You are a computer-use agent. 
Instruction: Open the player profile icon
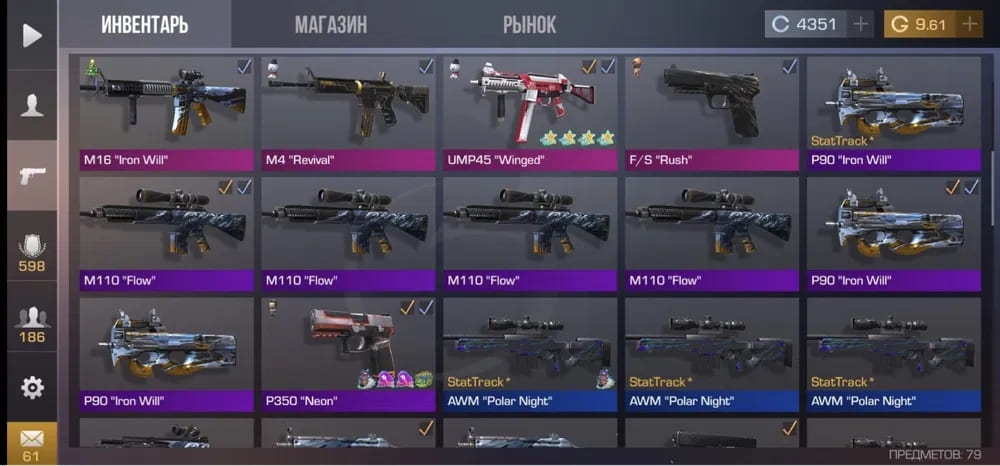point(32,104)
